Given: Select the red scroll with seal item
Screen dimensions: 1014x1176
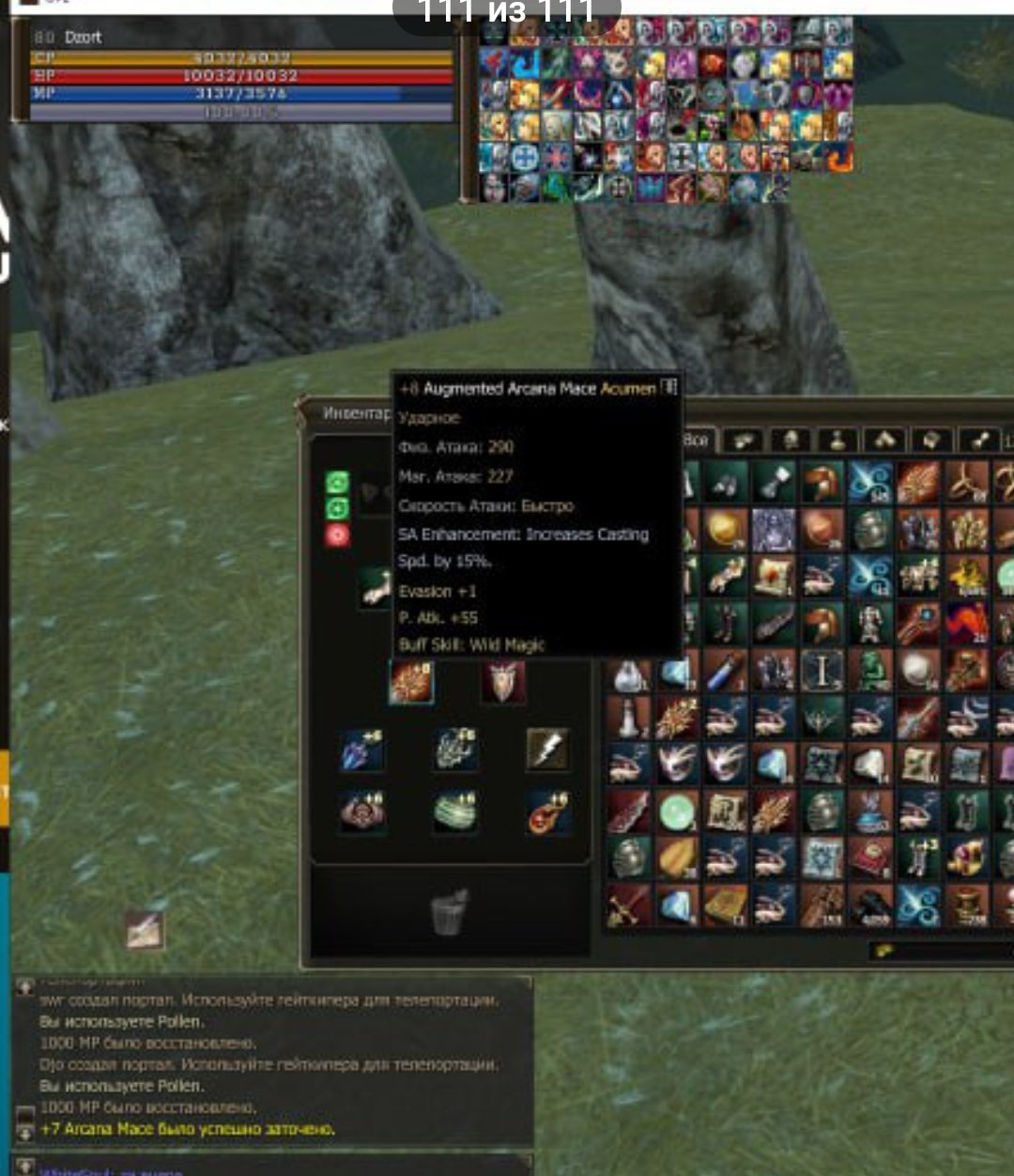Looking at the screenshot, I should pyautogui.click(x=773, y=577).
